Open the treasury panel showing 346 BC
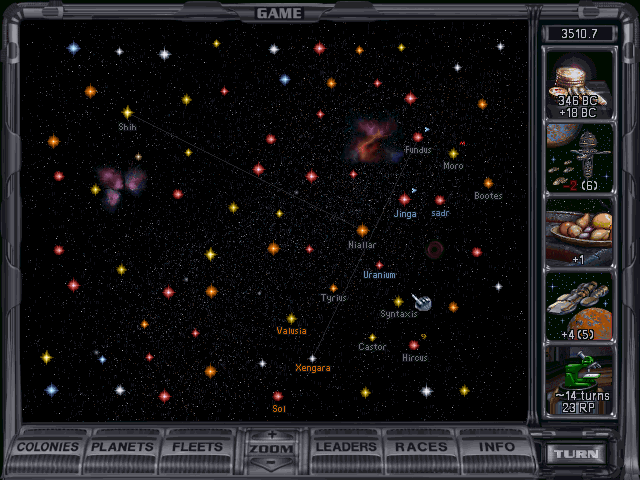 tap(579, 82)
